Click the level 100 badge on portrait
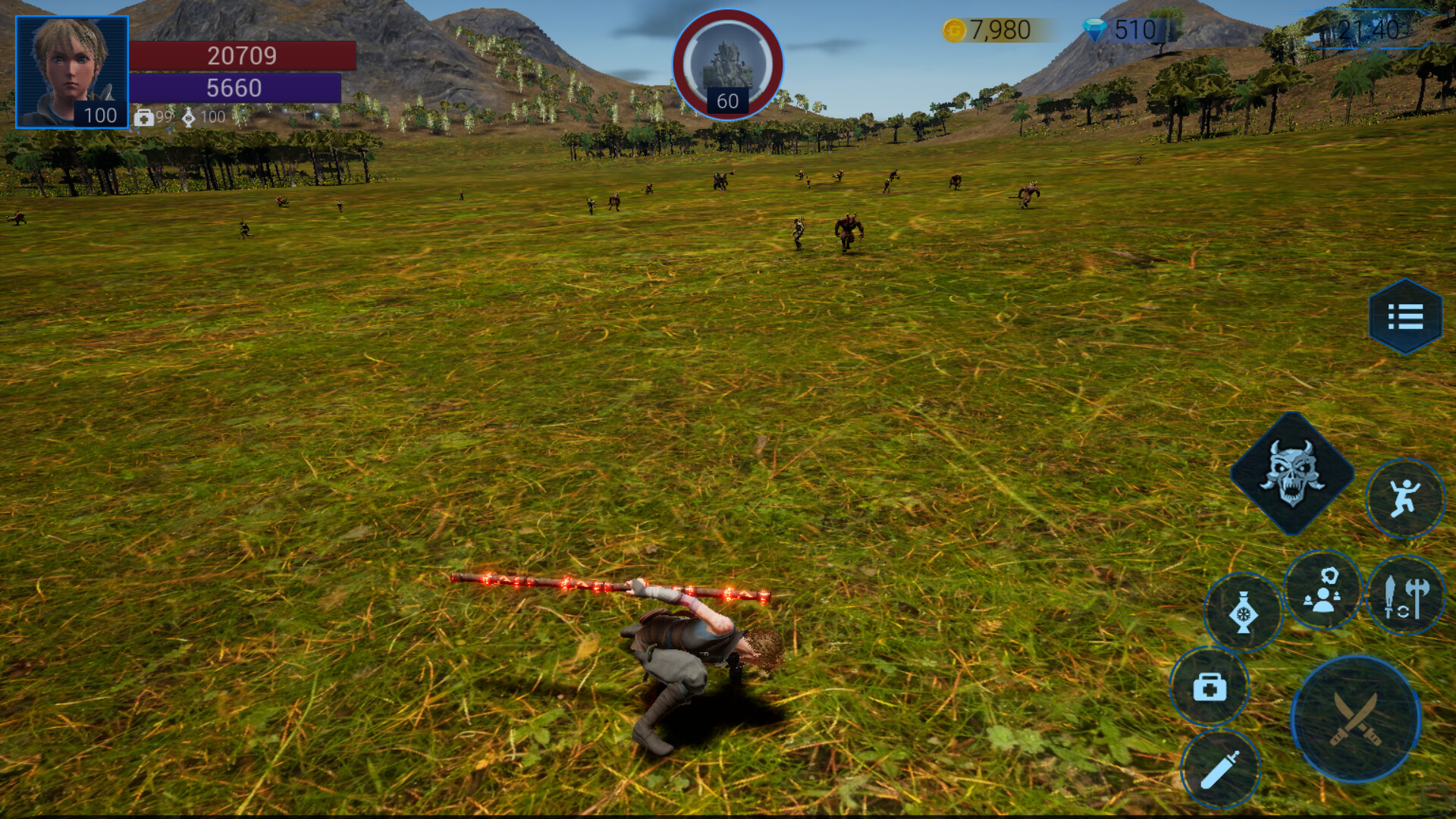The height and width of the screenshot is (819, 1456). [100, 116]
